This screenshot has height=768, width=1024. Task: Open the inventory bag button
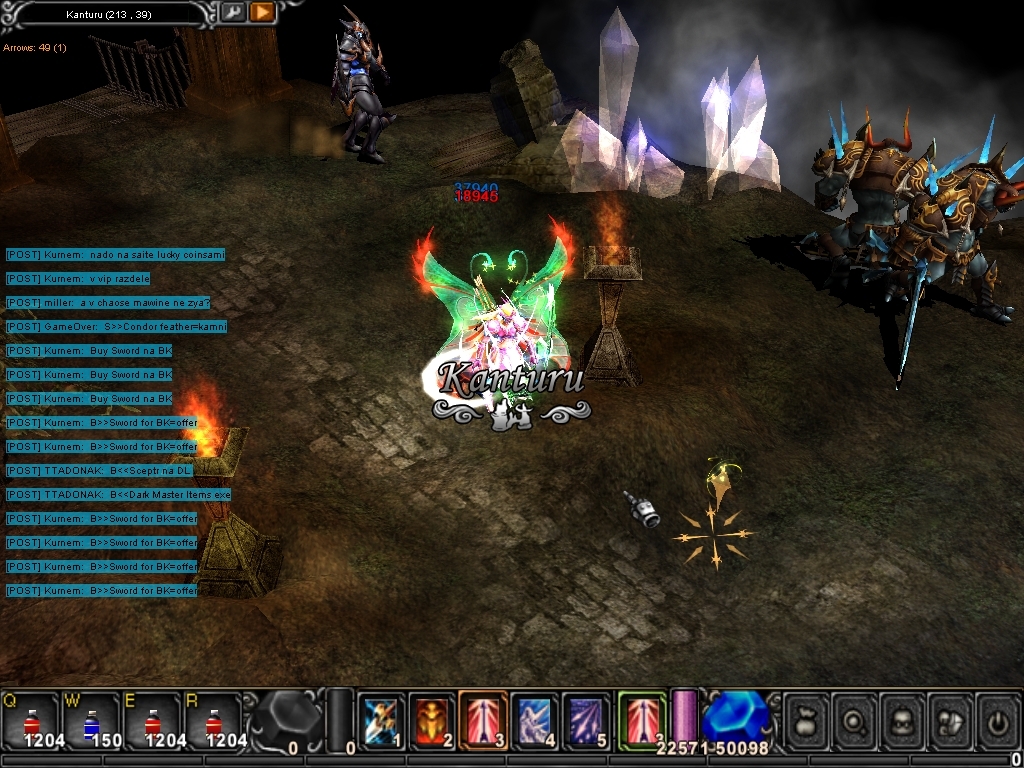point(806,720)
